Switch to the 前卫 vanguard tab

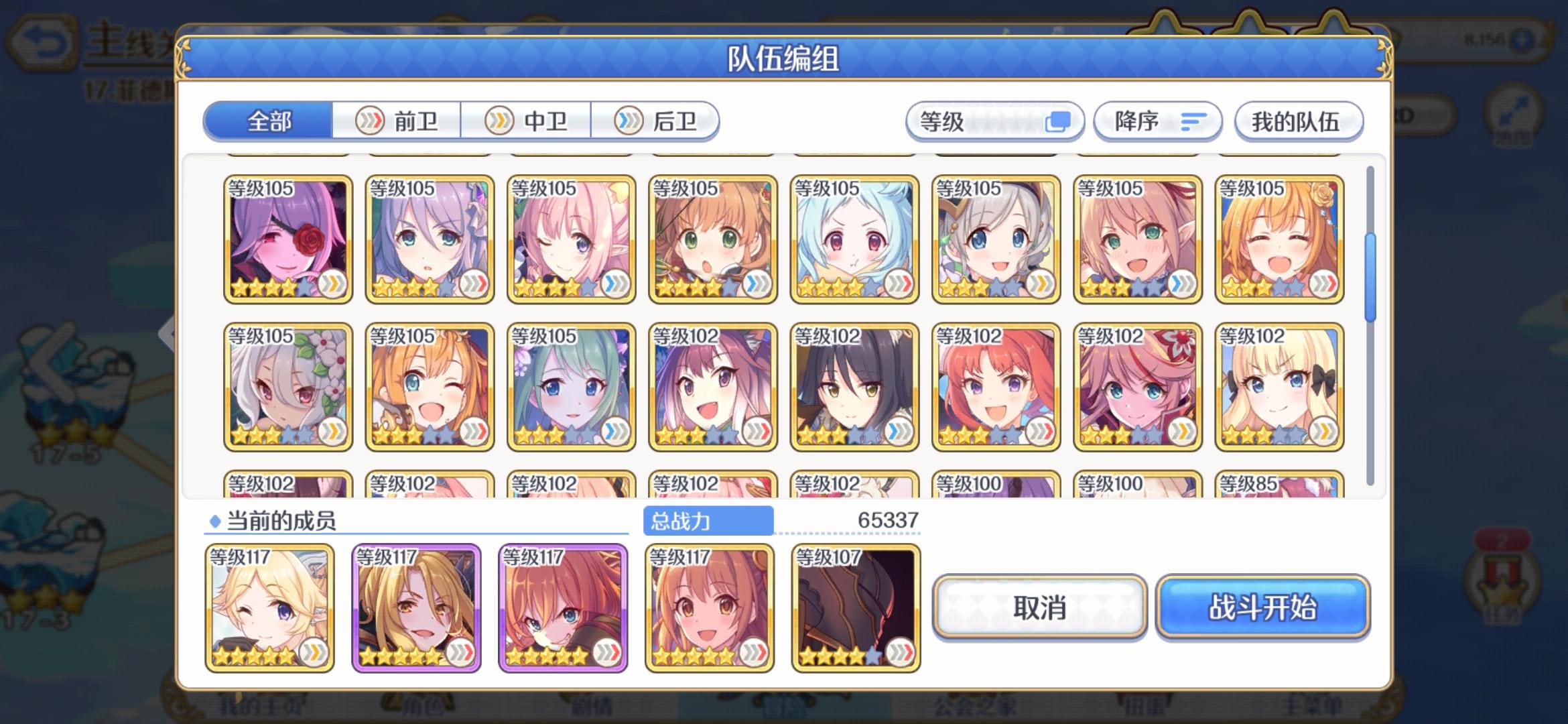397,121
